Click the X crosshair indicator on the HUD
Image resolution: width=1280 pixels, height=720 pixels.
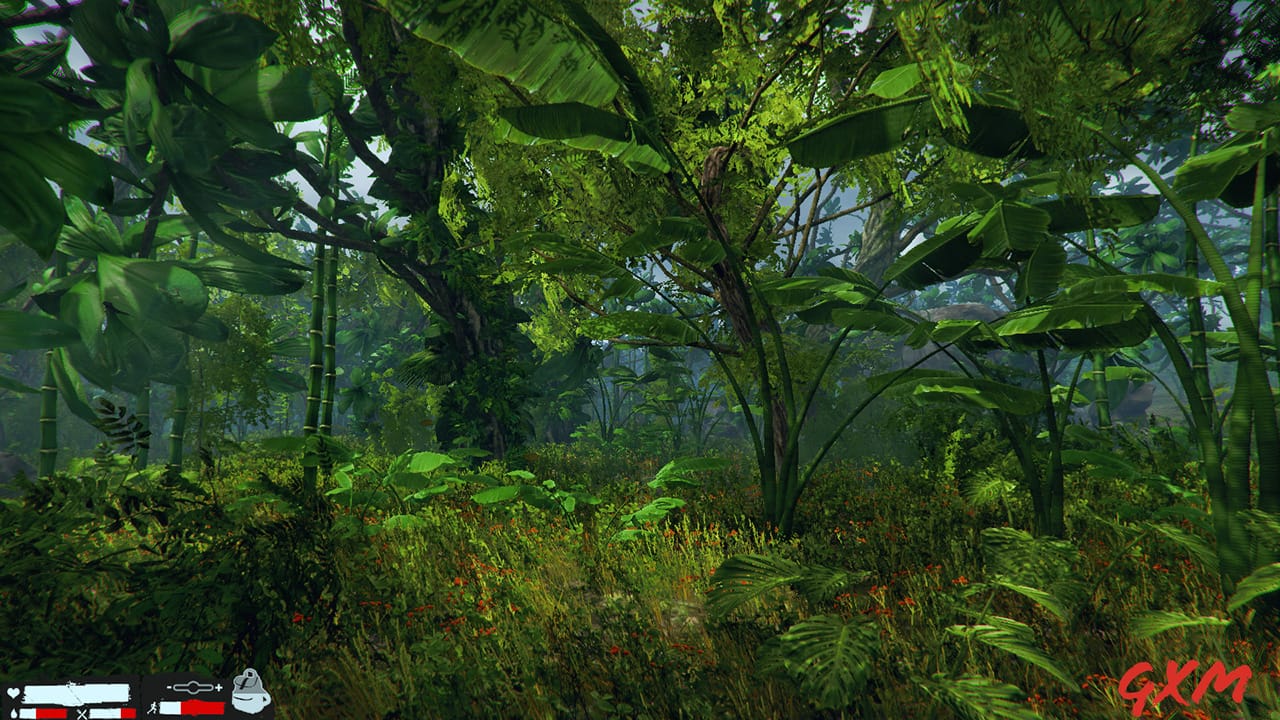(x=82, y=714)
